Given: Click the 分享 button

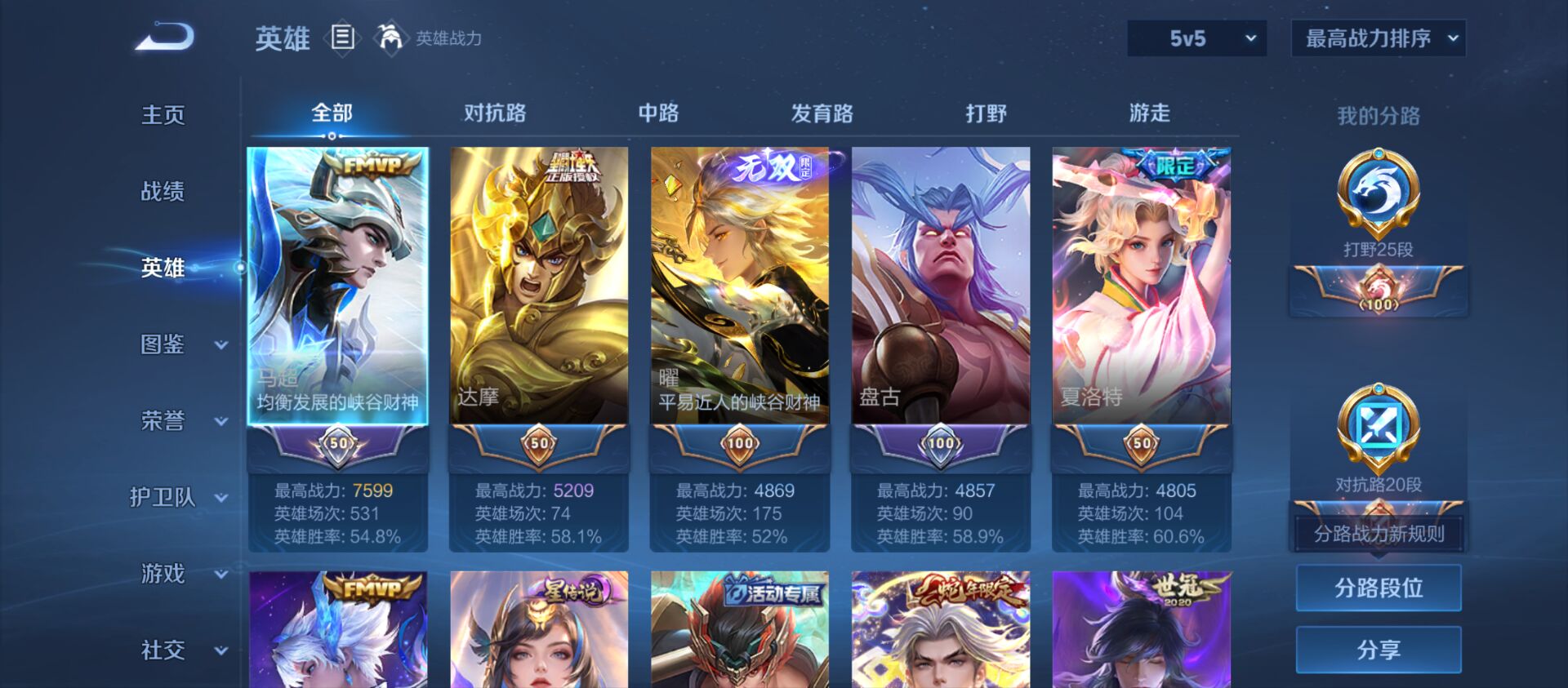Looking at the screenshot, I should (1379, 649).
